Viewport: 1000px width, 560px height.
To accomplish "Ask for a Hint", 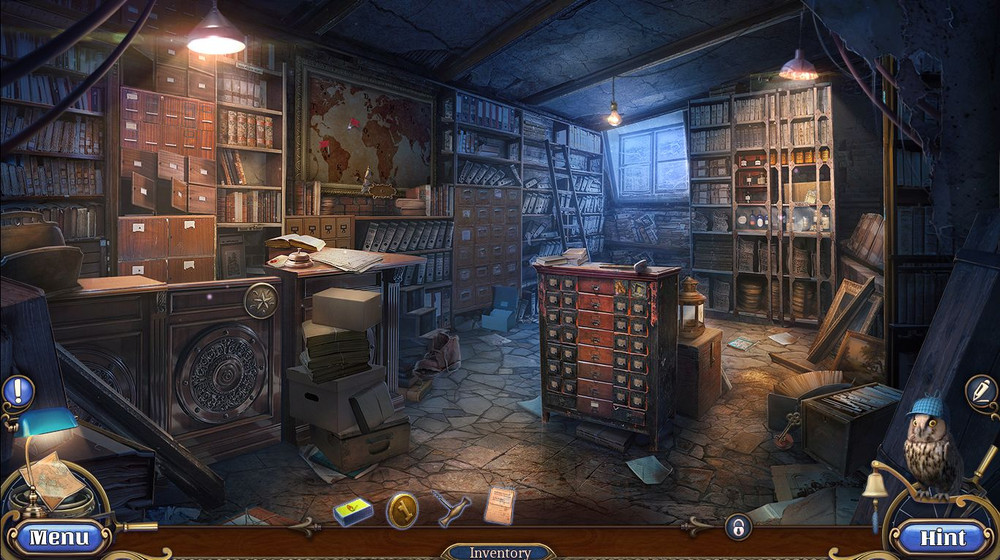I will point(943,537).
